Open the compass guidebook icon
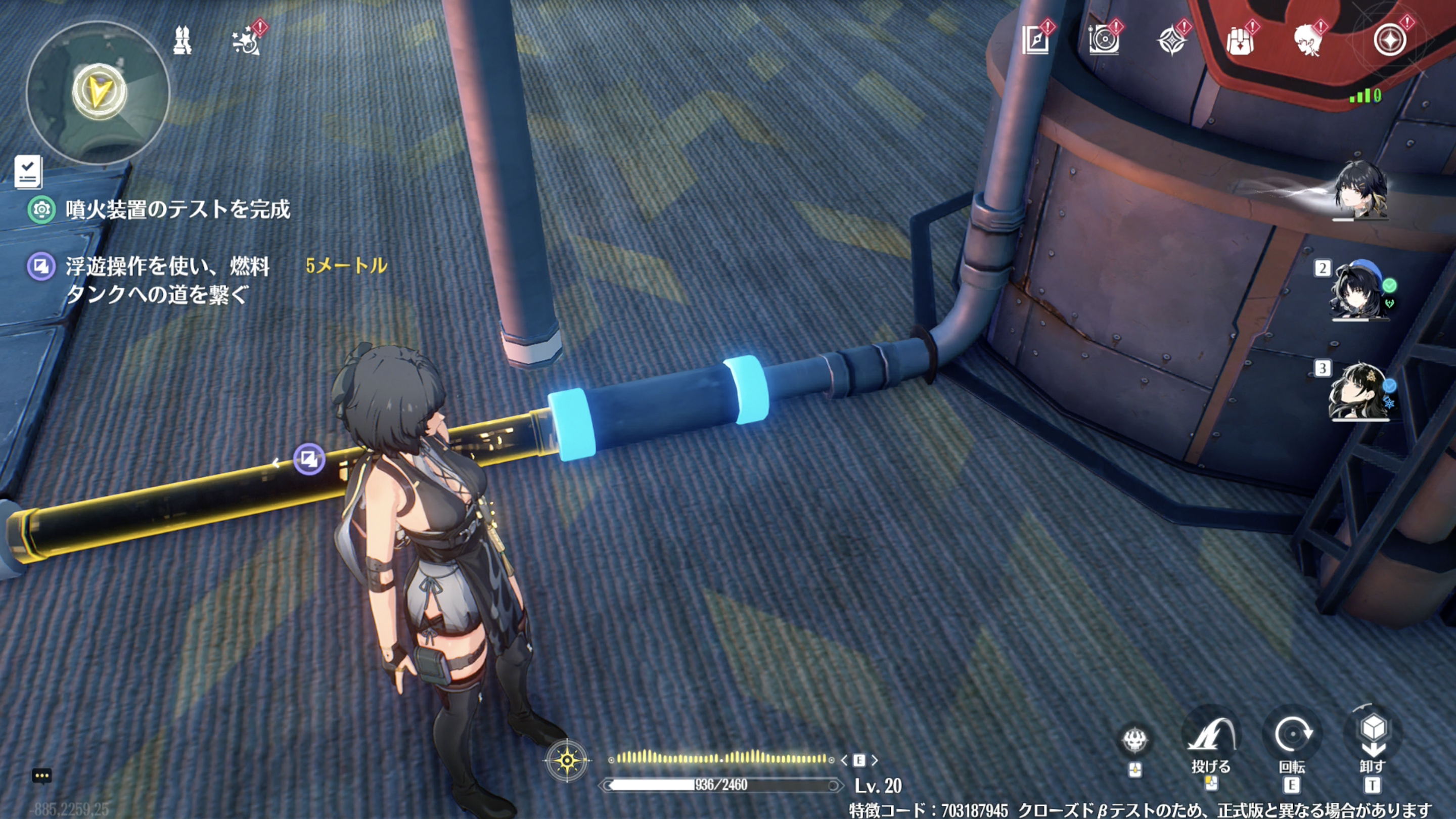 pos(1036,40)
